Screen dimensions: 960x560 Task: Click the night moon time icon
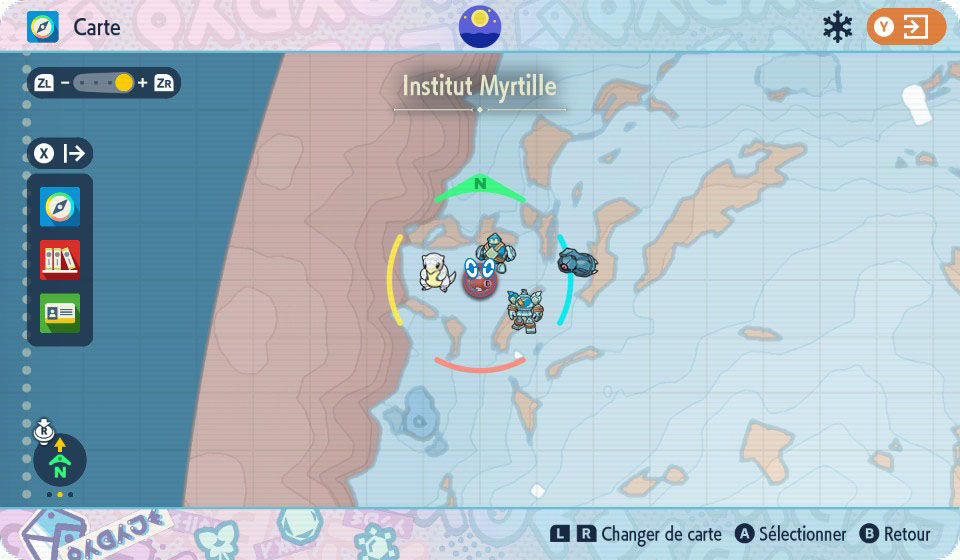click(480, 27)
